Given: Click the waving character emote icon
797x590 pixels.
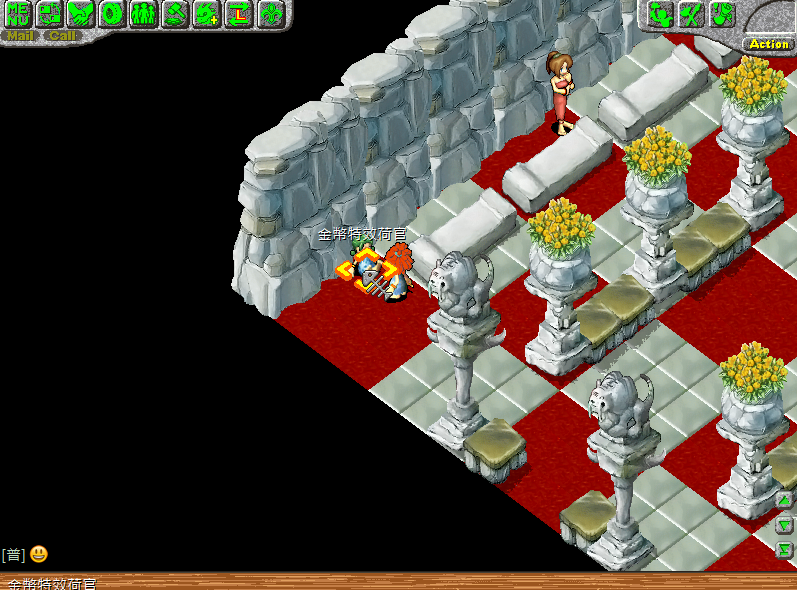Looking at the screenshot, I should 660,14.
